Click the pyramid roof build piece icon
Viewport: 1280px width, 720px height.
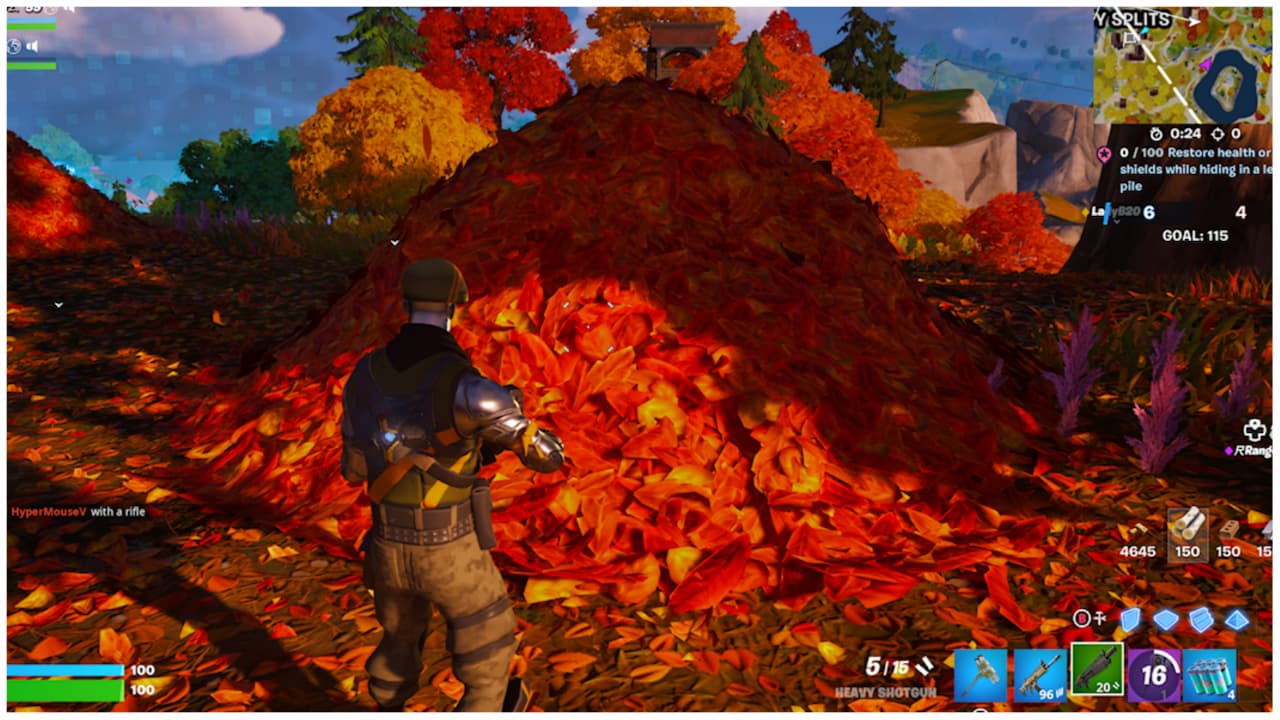pyautogui.click(x=1238, y=621)
